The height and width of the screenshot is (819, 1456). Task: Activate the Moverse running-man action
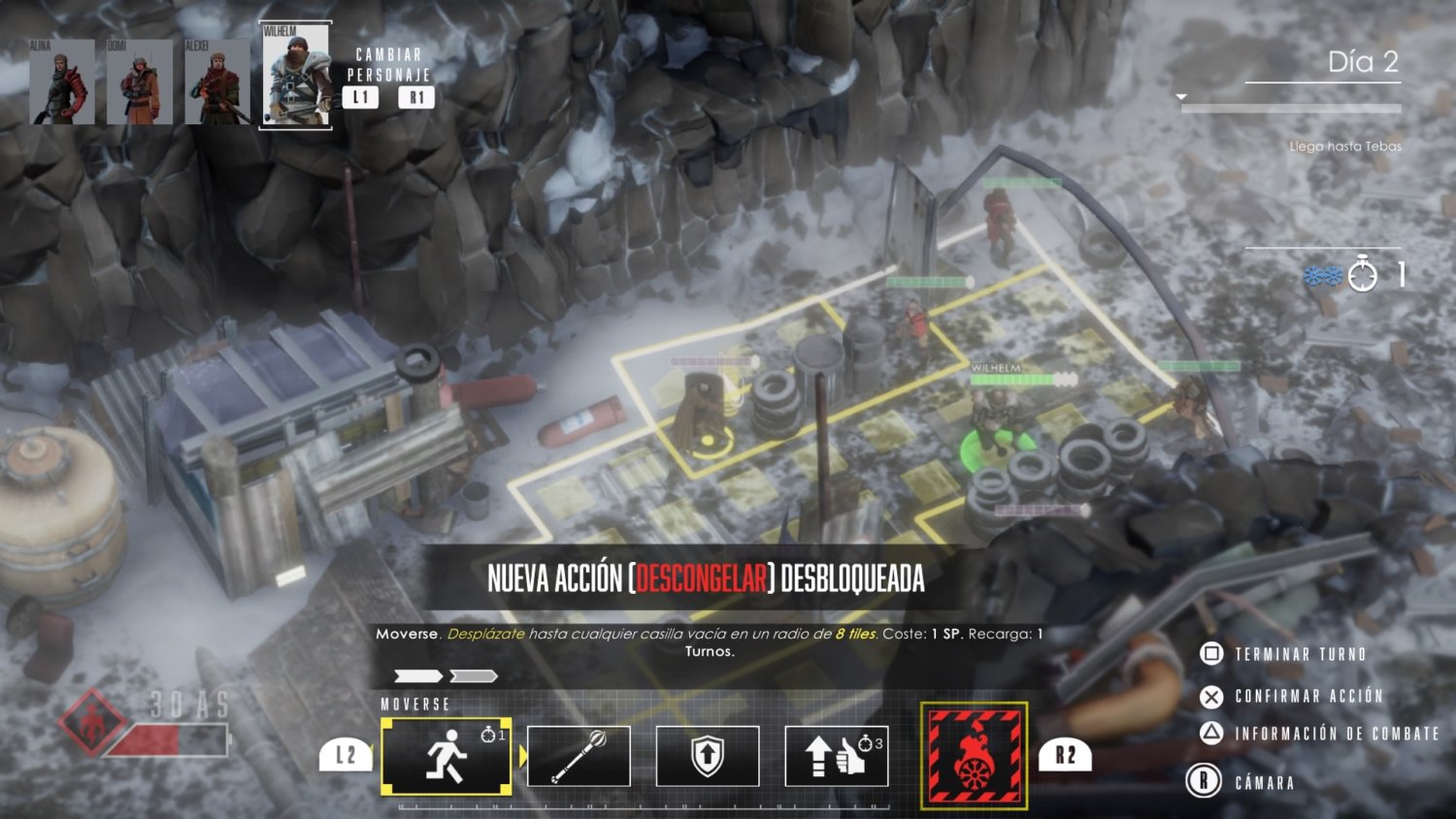coord(447,756)
